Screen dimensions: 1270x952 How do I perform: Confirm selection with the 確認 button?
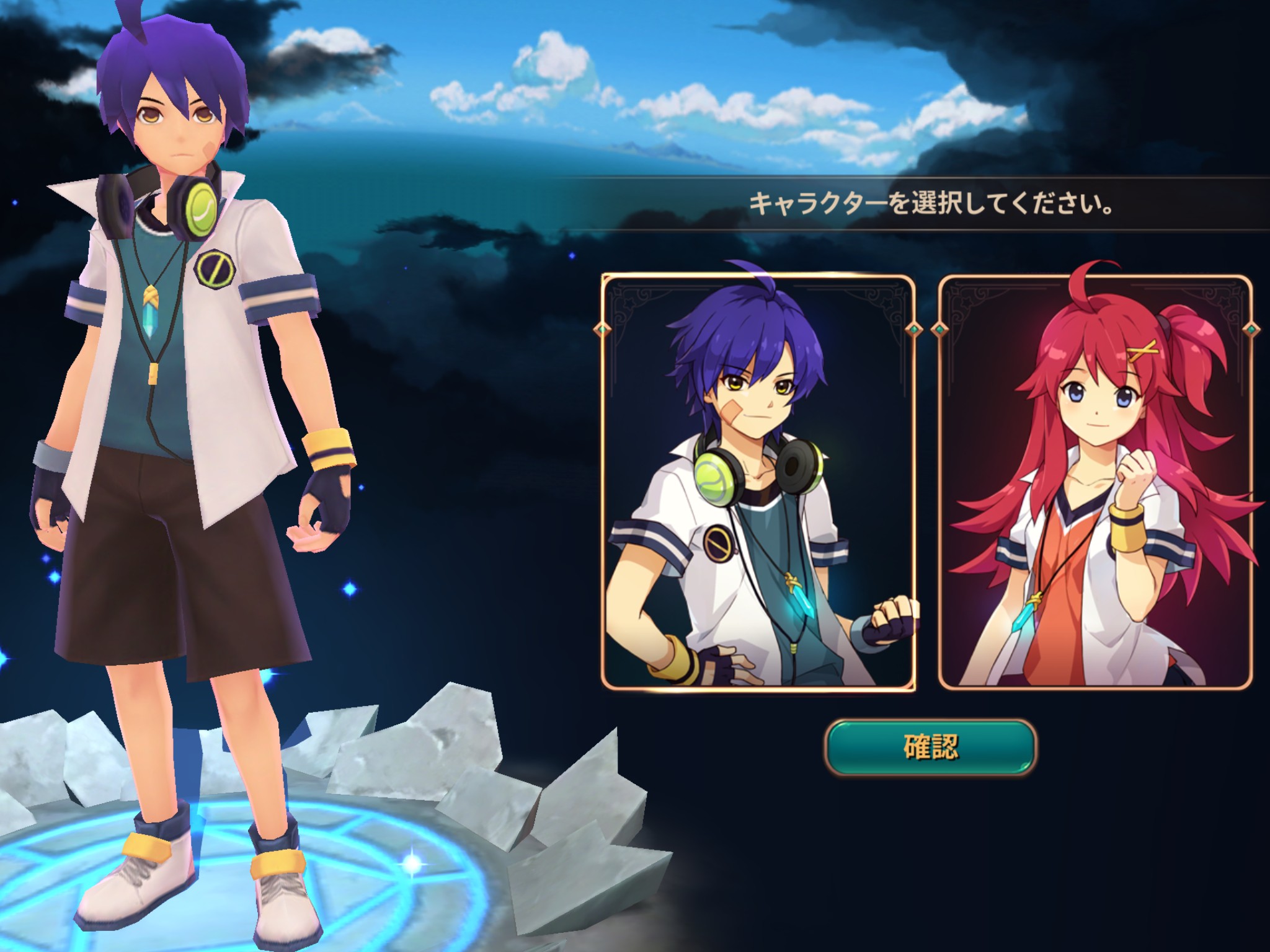pyautogui.click(x=930, y=747)
